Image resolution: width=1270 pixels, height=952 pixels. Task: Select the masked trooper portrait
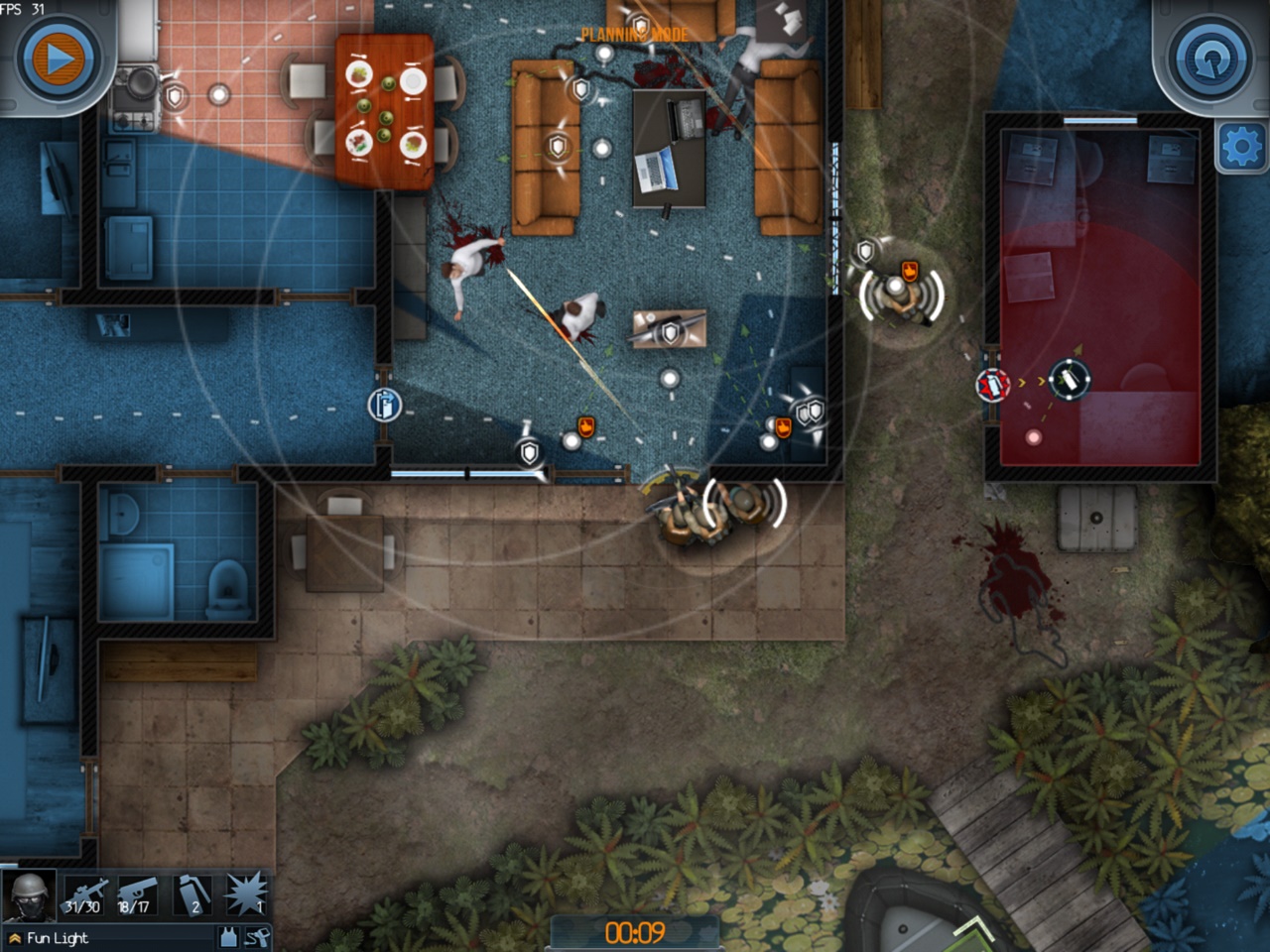[29, 896]
